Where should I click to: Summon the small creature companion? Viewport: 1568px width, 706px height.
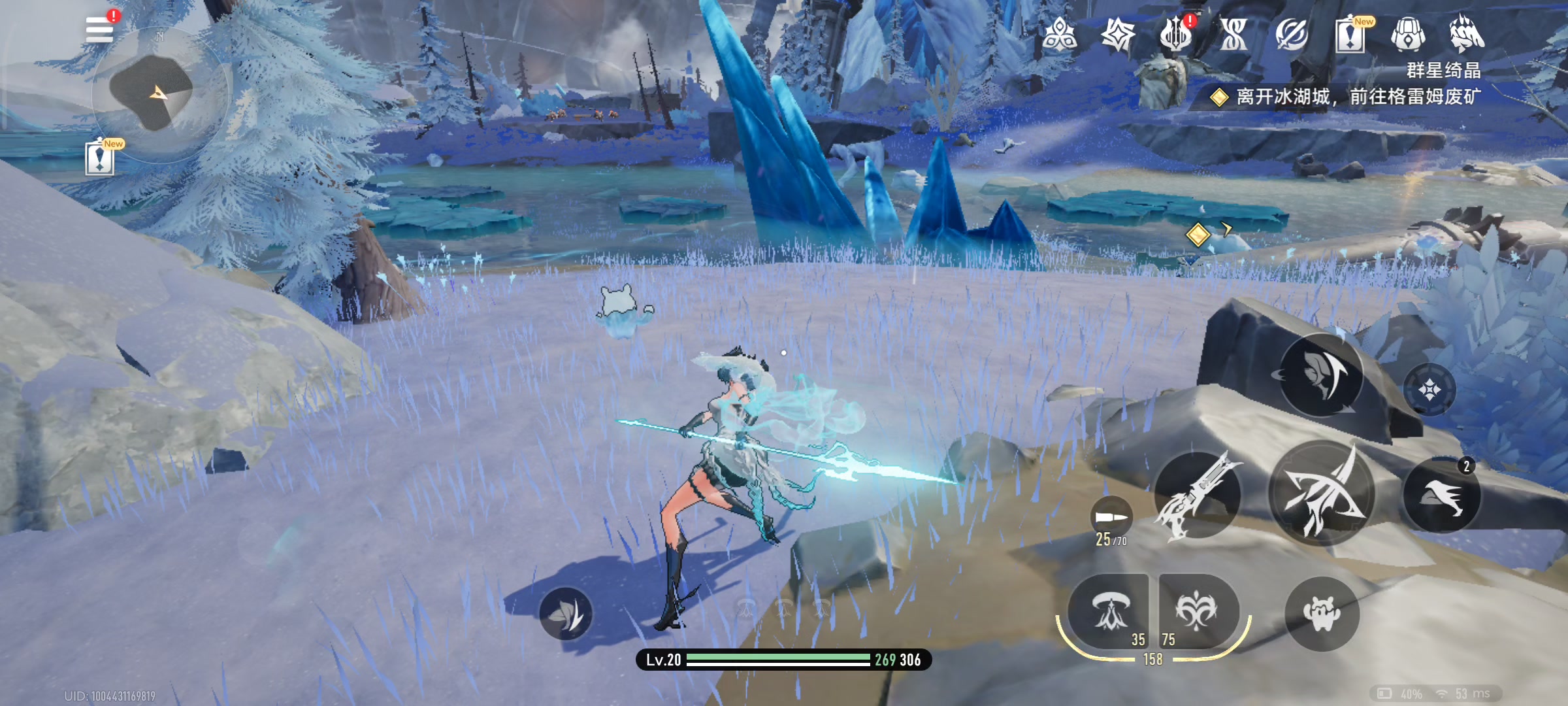coord(1322,614)
